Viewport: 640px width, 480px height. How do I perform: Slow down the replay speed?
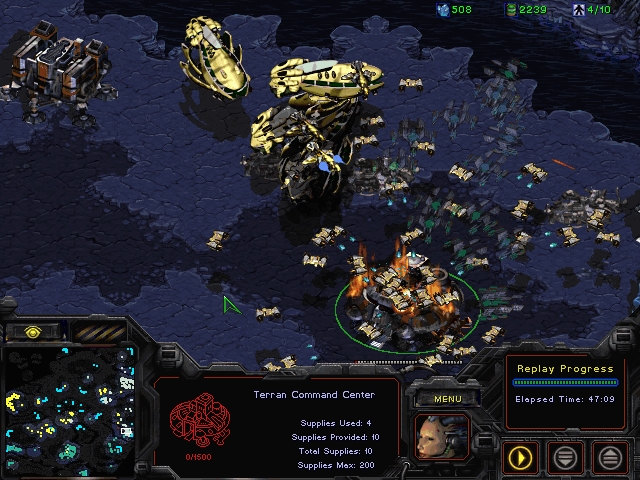tap(565, 458)
